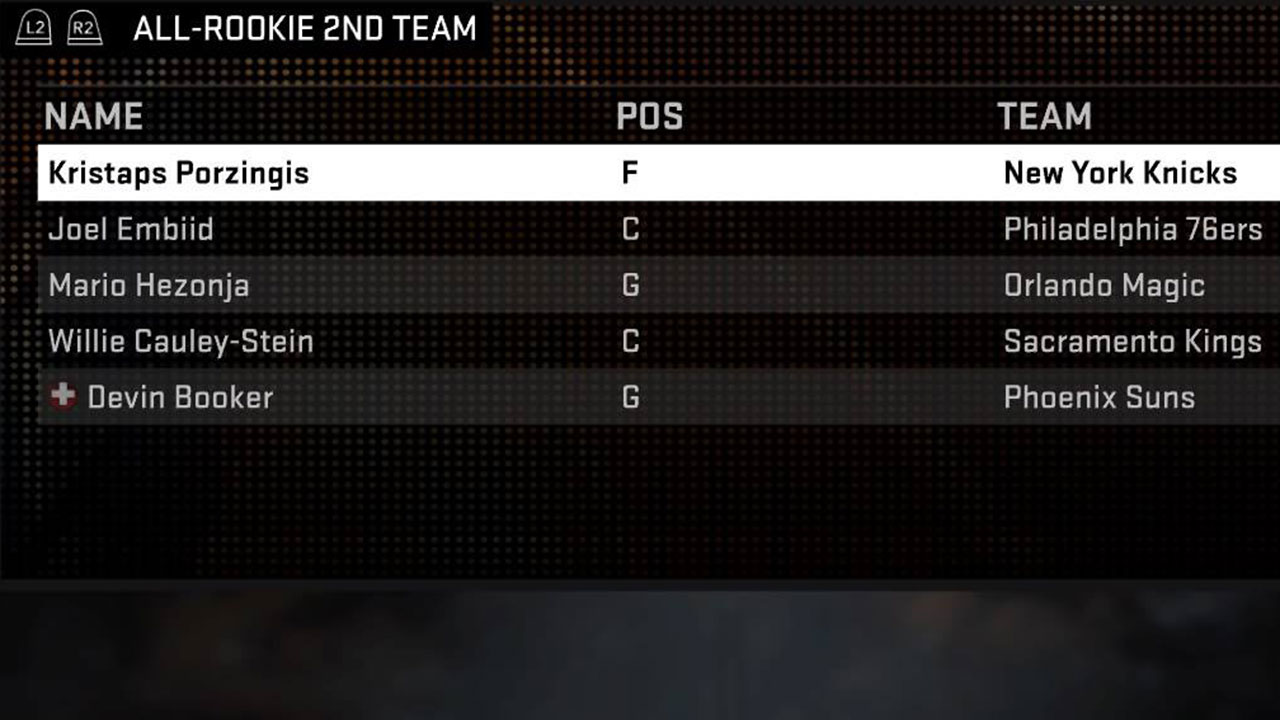
Task: Sort by the TEAM column header
Action: [x=1045, y=117]
